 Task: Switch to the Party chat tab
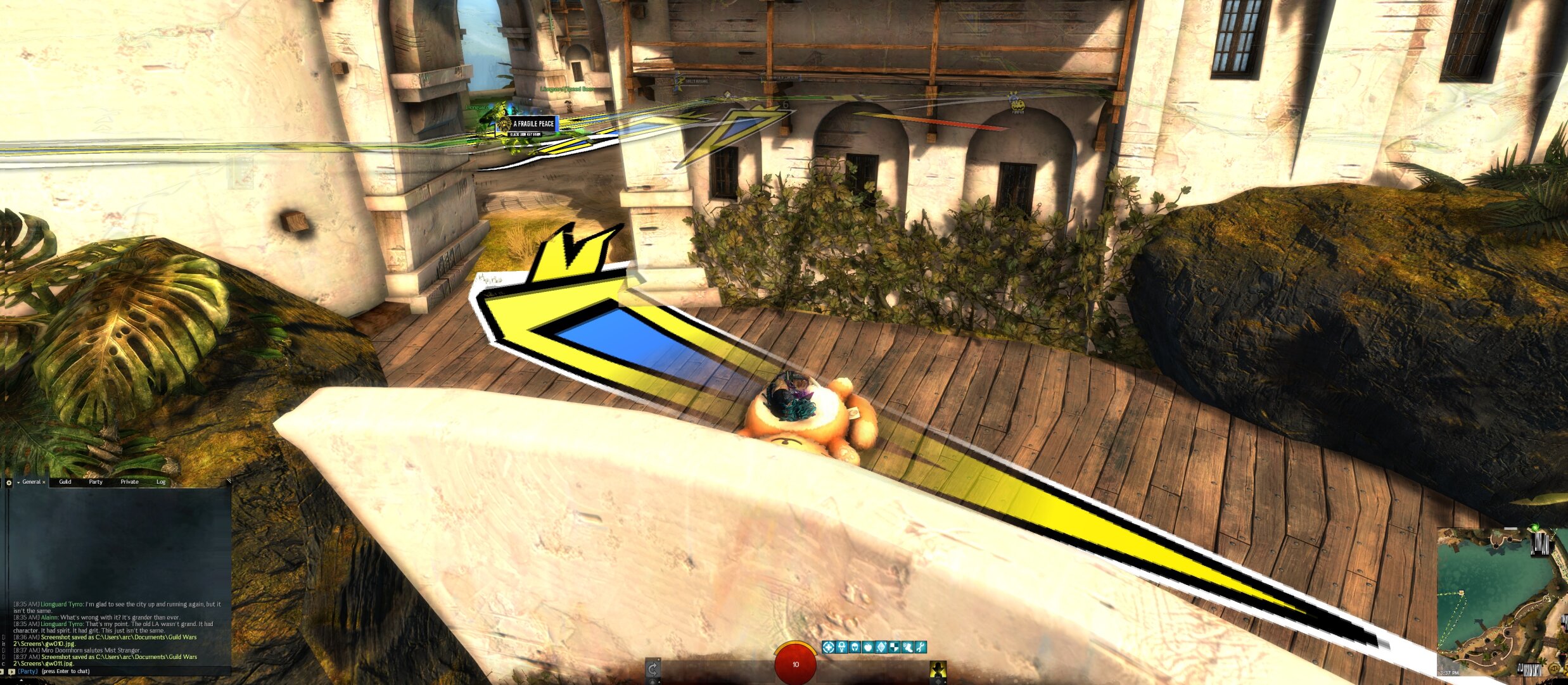[96, 482]
